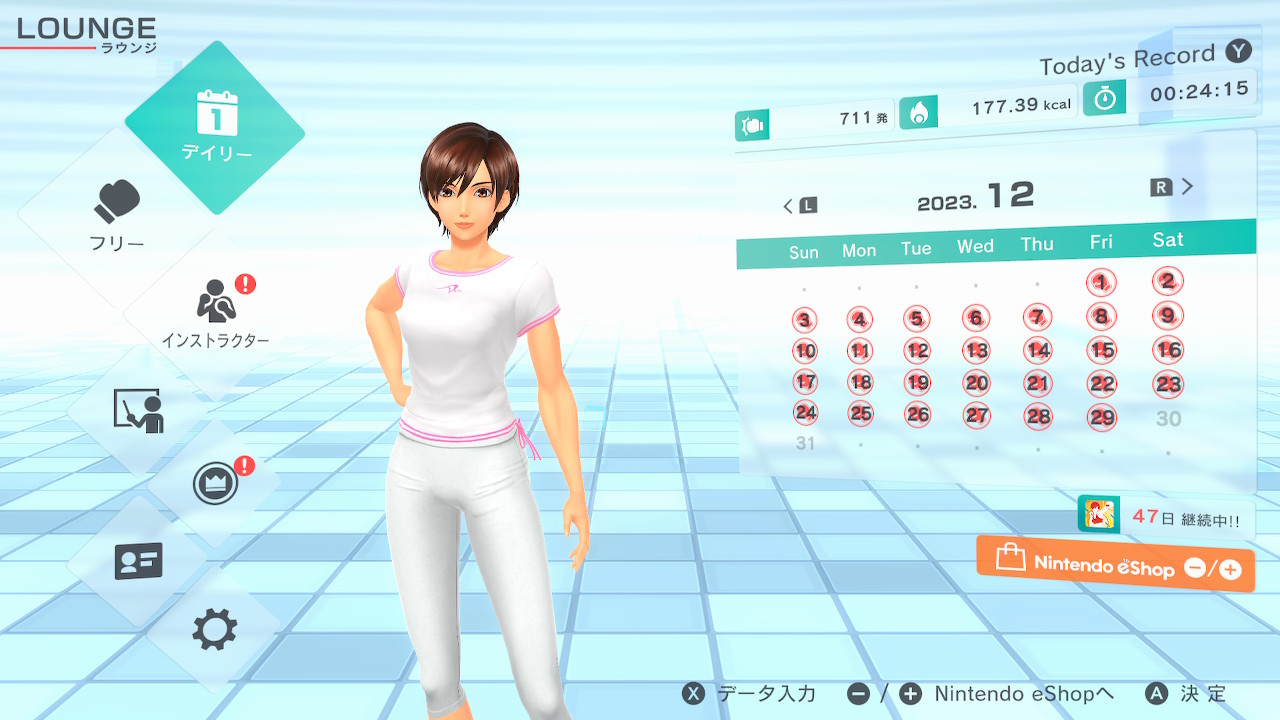Pick December 20 on the calendar

[976, 383]
